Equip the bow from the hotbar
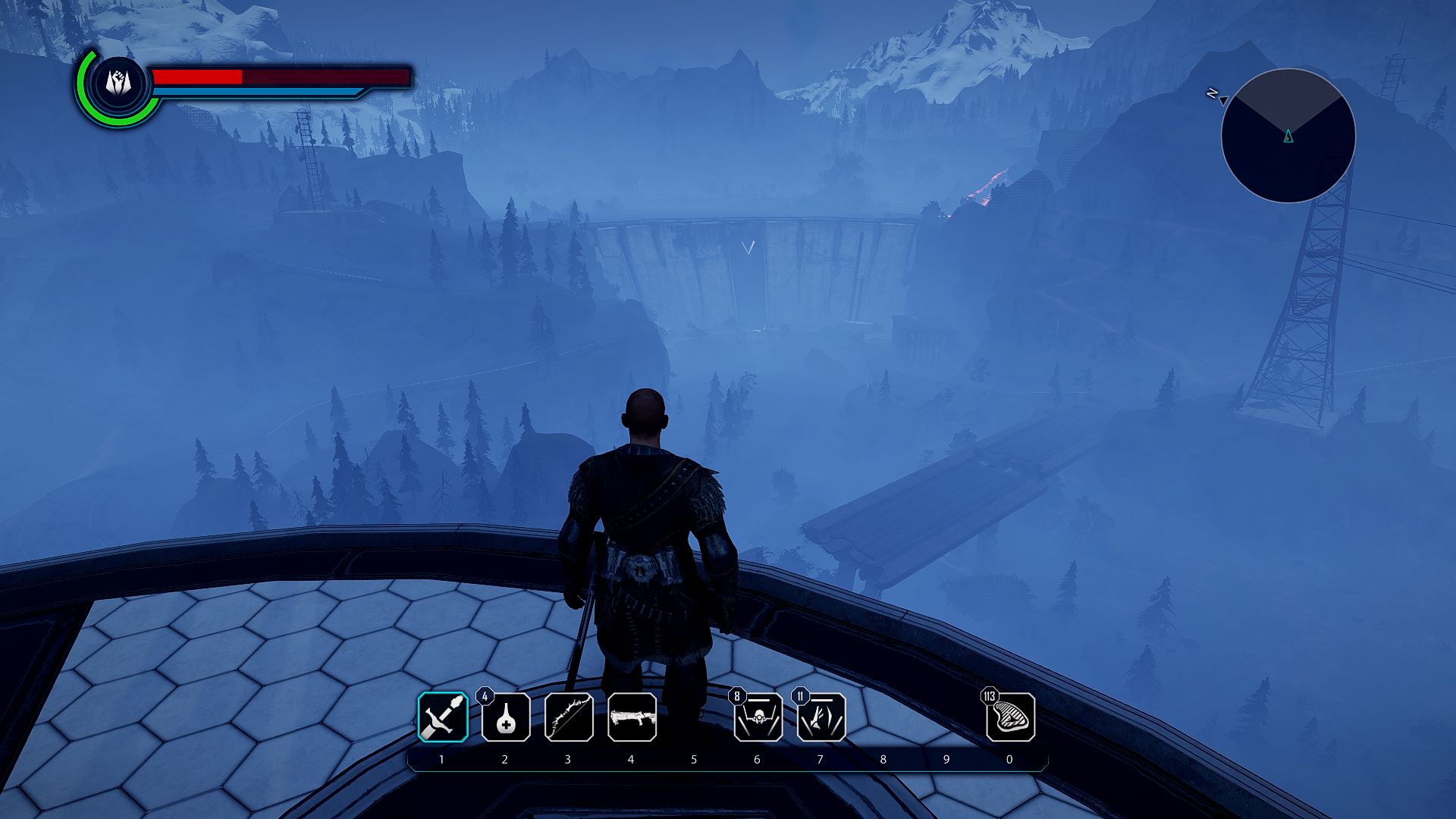The height and width of the screenshot is (819, 1456). coord(569,717)
